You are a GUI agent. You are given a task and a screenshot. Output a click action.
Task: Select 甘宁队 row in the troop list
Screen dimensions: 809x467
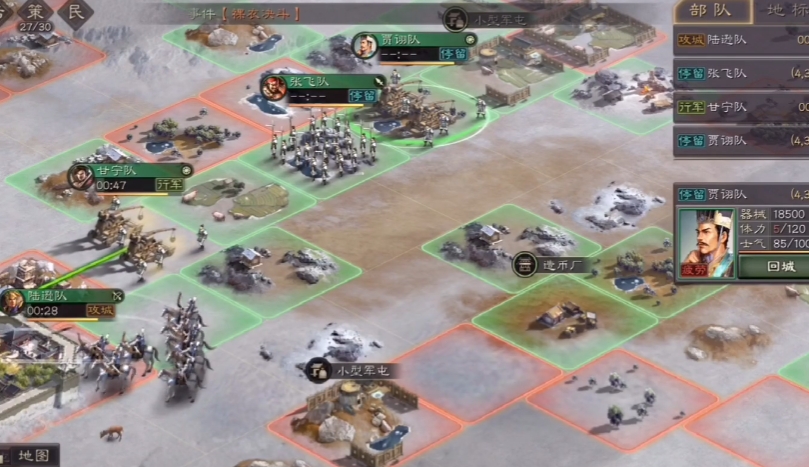[740, 106]
